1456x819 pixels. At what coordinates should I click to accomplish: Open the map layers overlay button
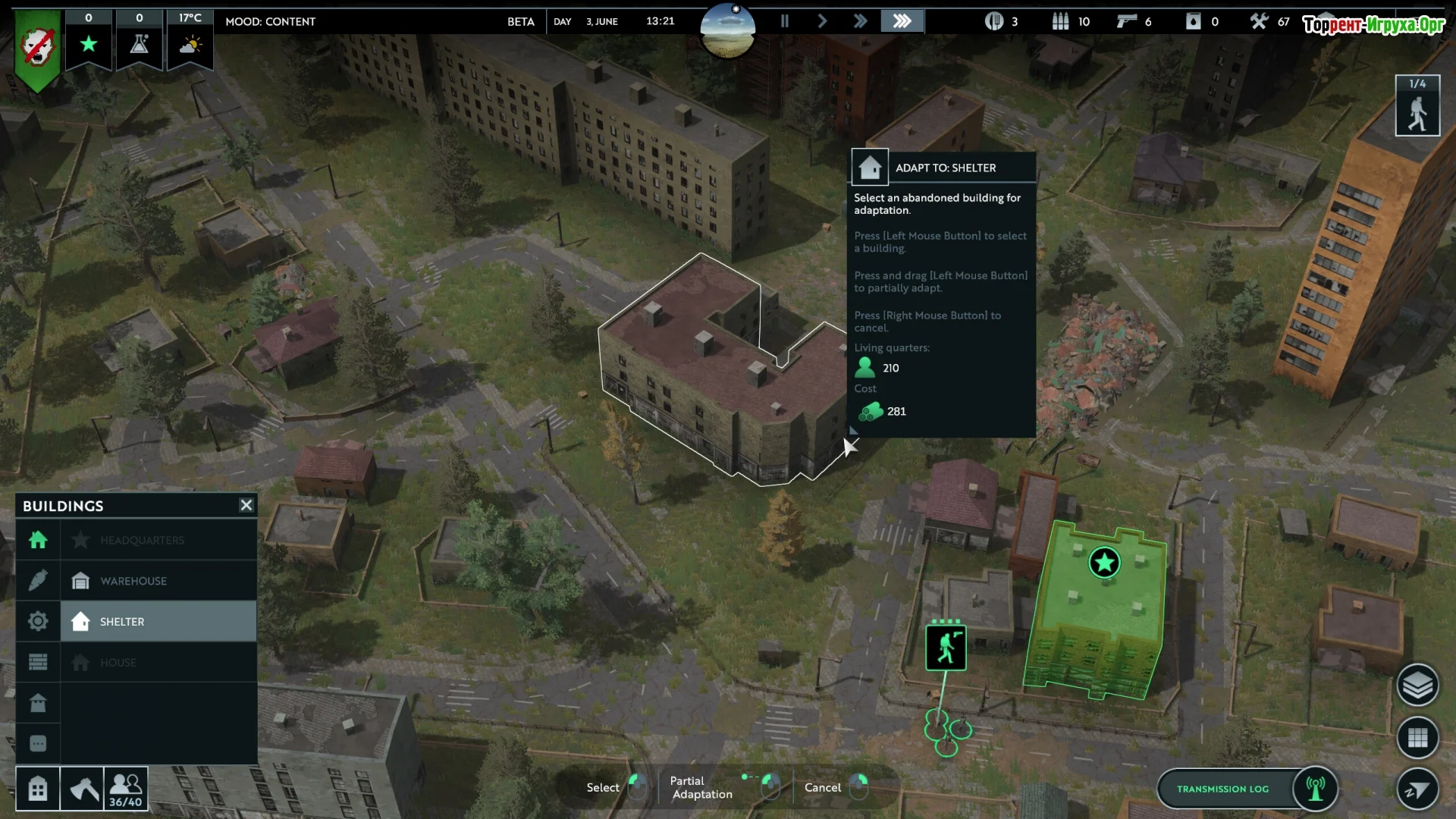[x=1417, y=686]
